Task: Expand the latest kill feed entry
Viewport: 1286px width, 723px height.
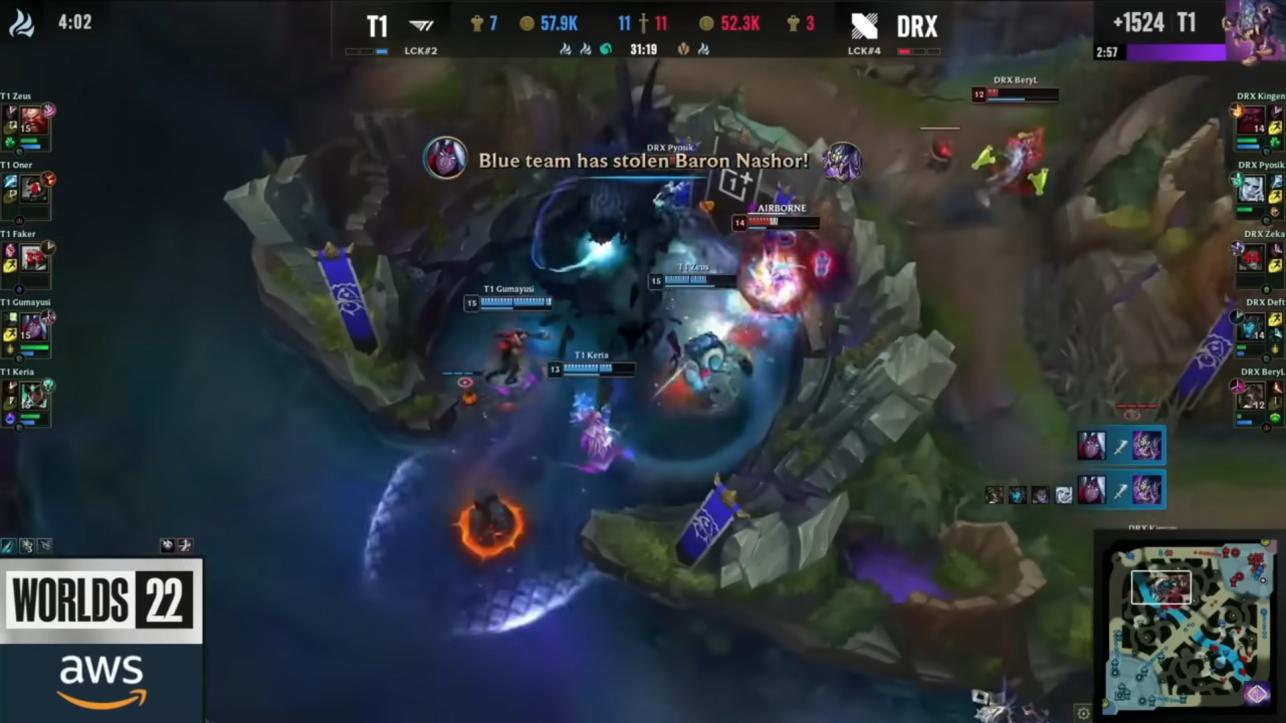Action: 1120,447
